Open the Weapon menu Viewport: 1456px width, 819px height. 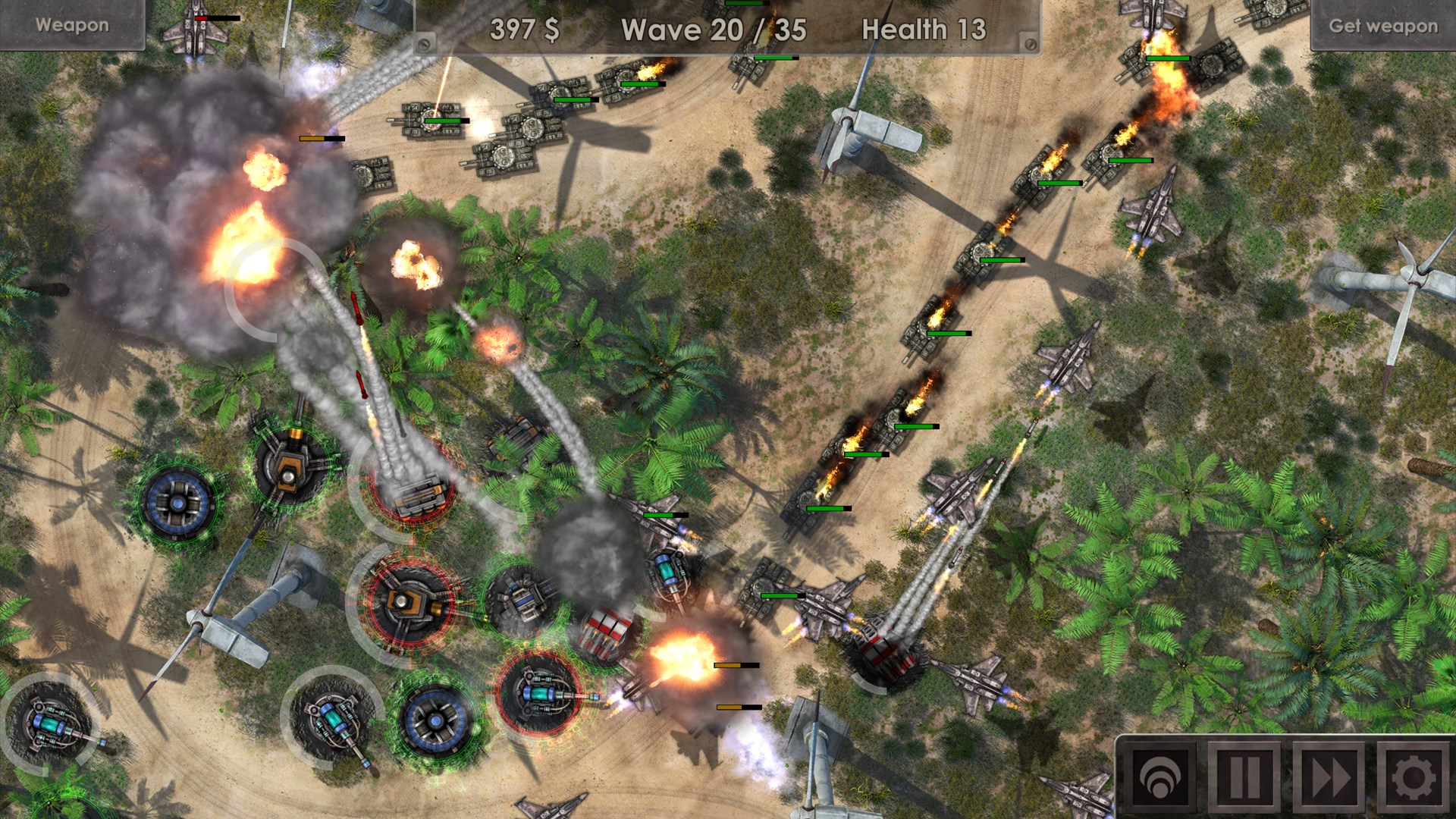72,25
